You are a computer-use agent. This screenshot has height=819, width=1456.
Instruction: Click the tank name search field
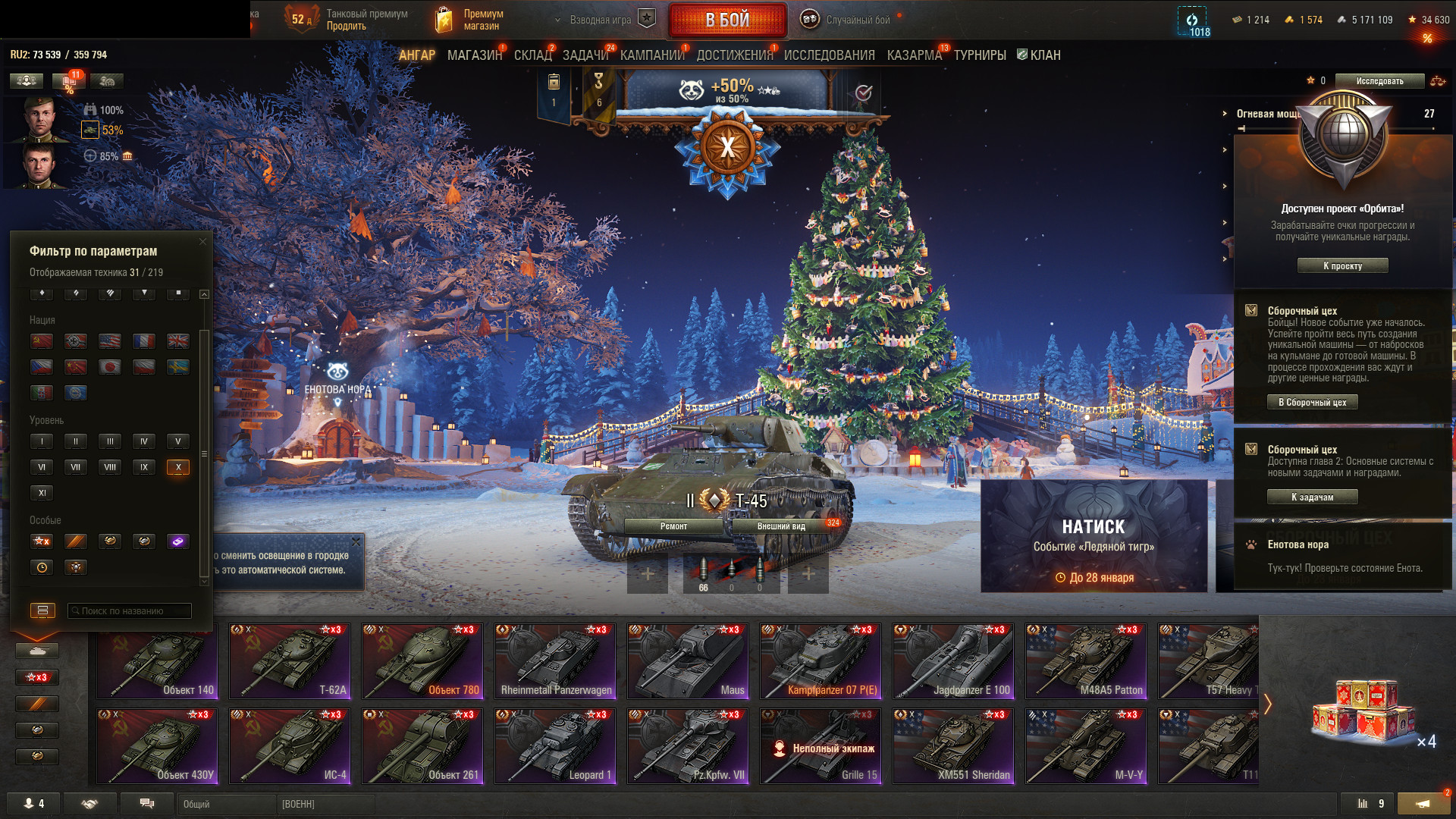pos(130,610)
